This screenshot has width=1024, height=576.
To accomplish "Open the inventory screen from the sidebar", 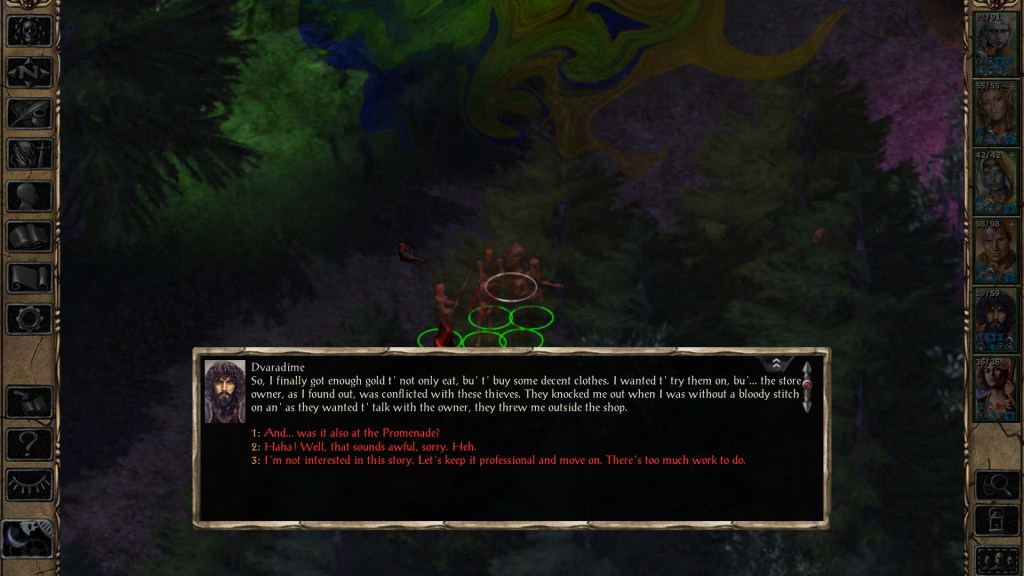I will [x=29, y=154].
